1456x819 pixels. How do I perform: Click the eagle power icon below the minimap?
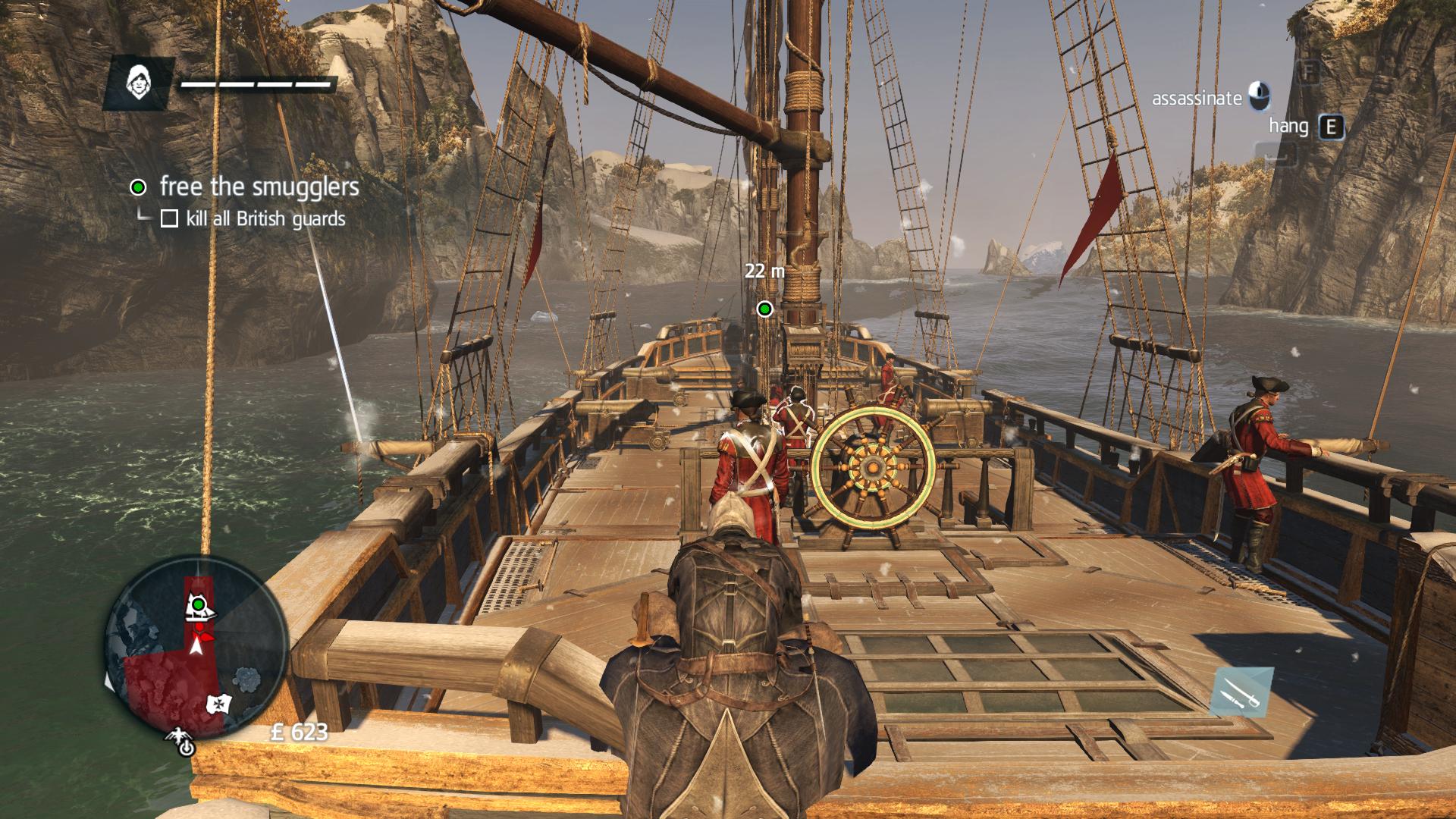pos(184,744)
